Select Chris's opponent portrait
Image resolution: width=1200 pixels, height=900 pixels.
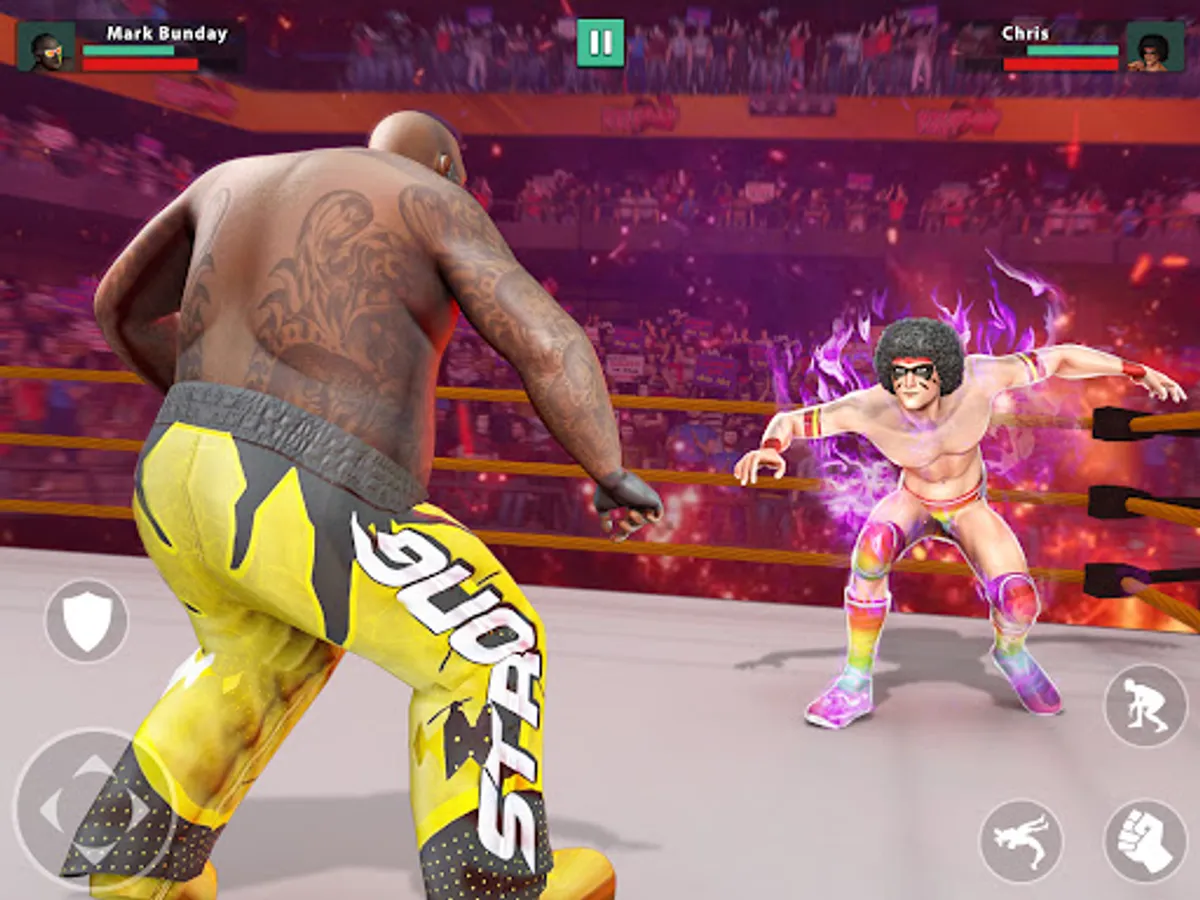(1155, 47)
